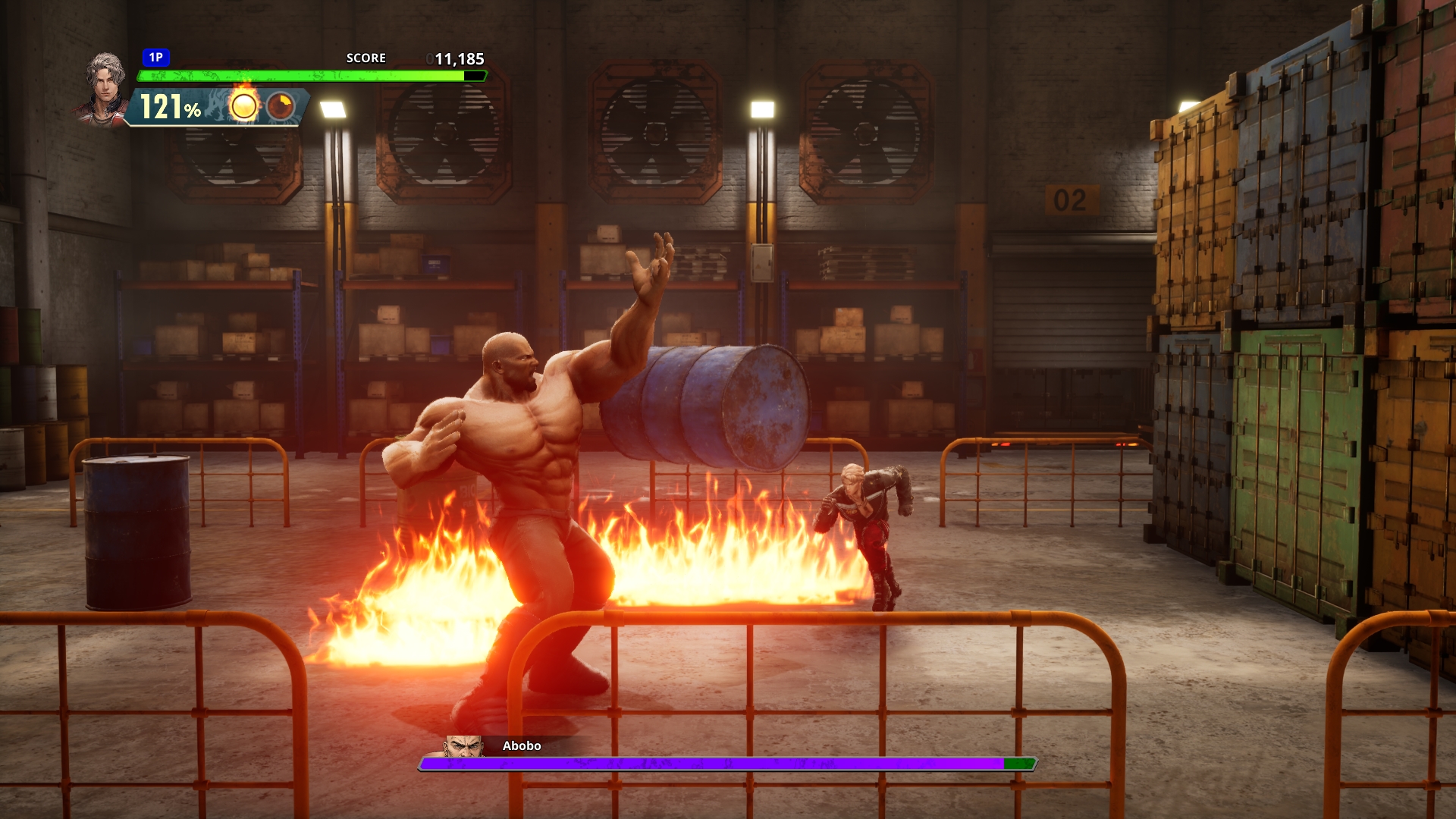
Task: Select Abobo's boss portrait
Action: click(463, 746)
